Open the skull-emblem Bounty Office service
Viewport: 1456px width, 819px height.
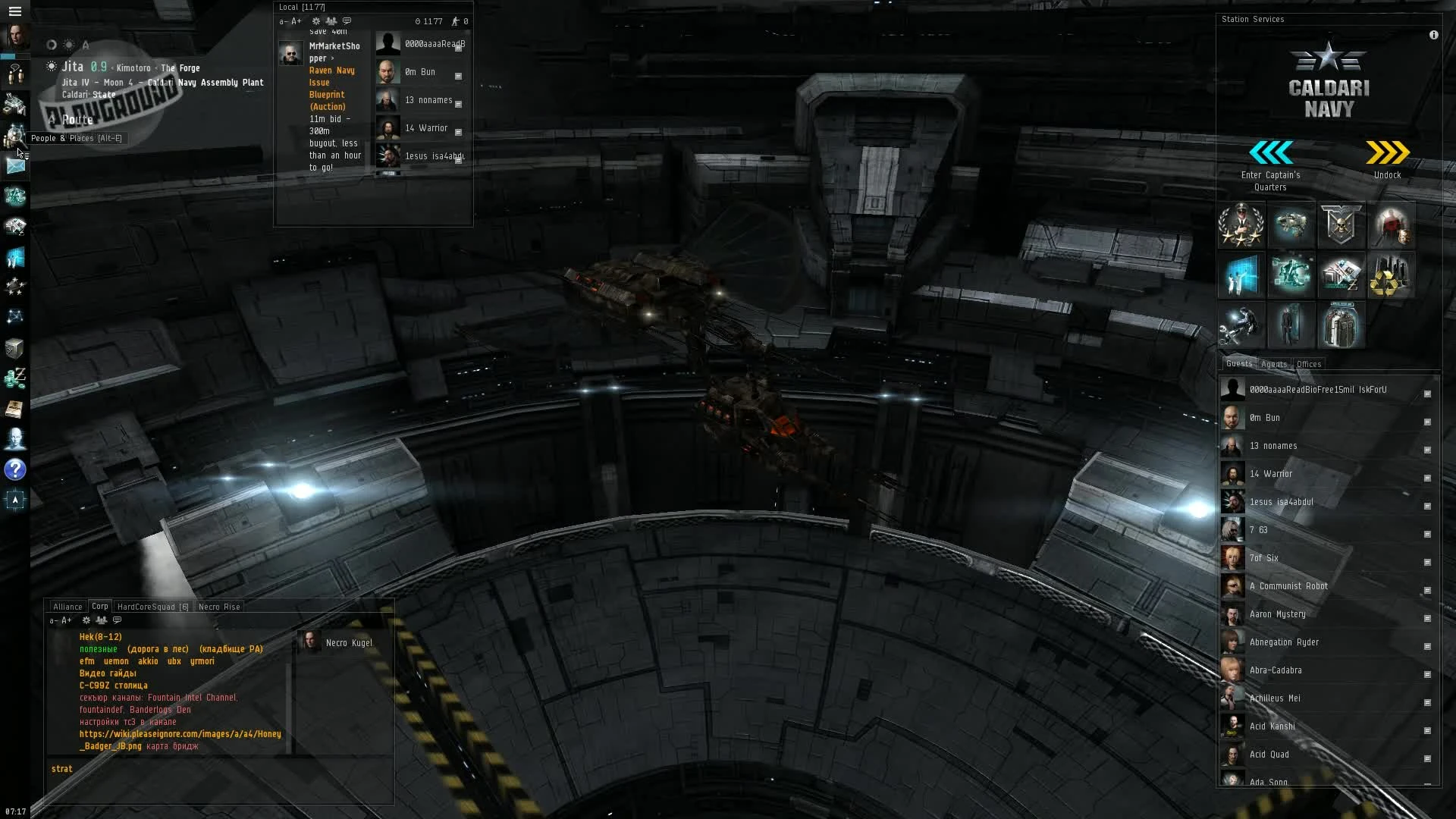[x=1341, y=225]
